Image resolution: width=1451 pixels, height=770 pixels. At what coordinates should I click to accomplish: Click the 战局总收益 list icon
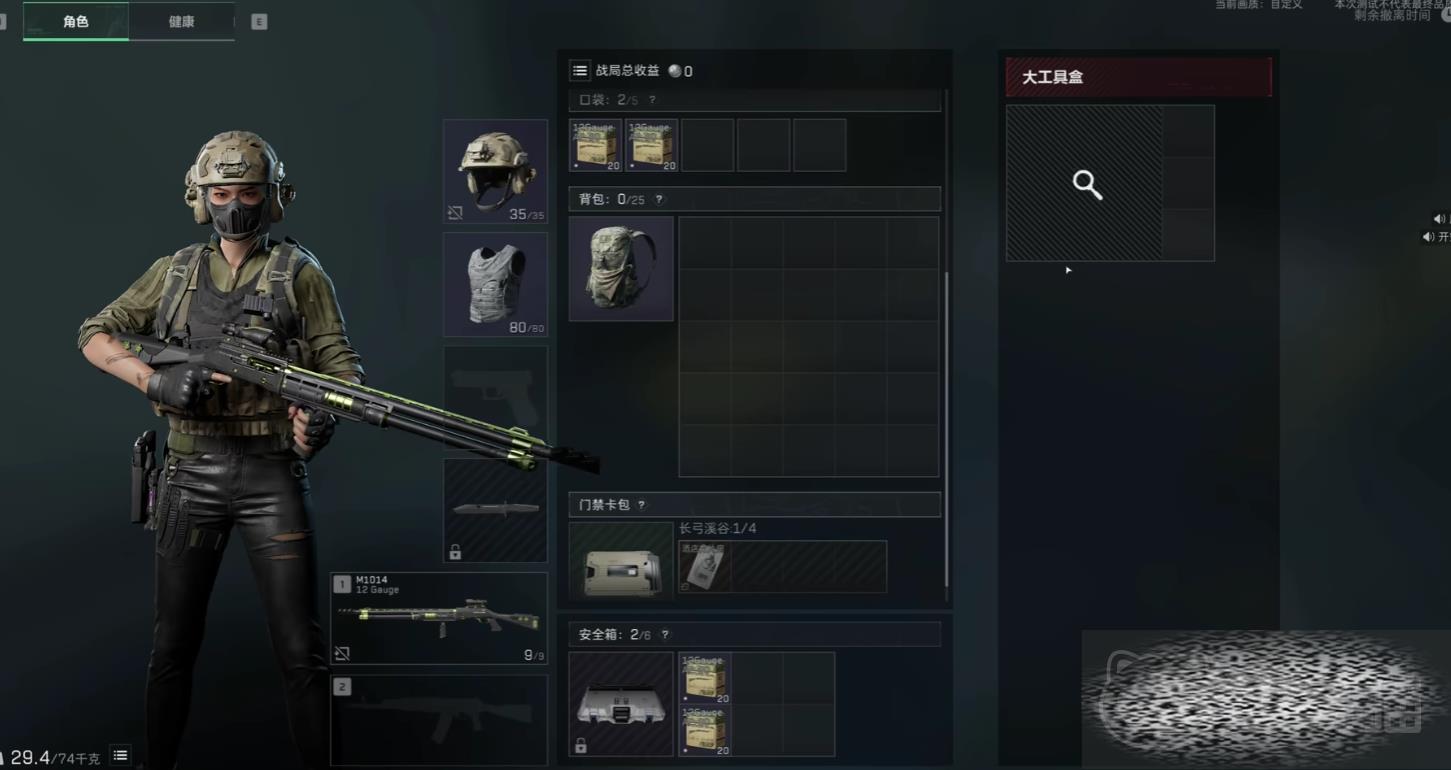pyautogui.click(x=580, y=71)
